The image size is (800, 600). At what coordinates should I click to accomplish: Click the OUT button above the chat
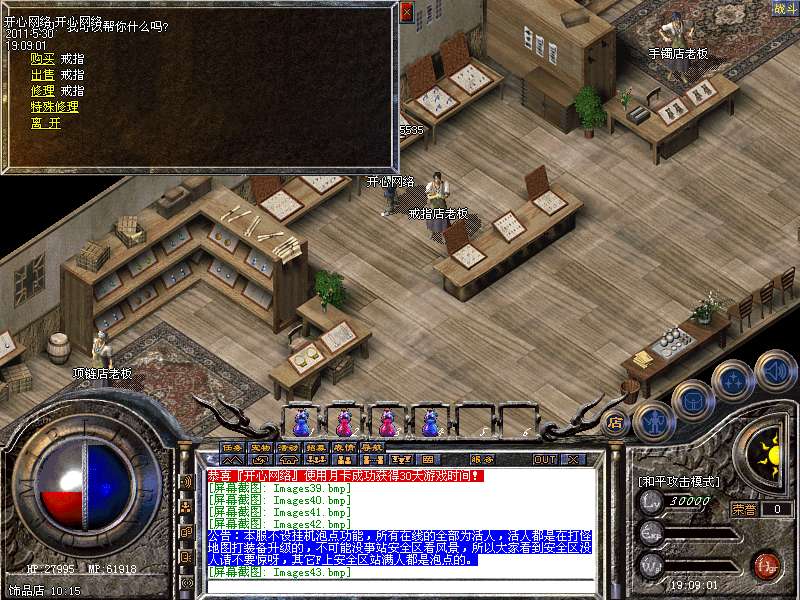coord(544,459)
